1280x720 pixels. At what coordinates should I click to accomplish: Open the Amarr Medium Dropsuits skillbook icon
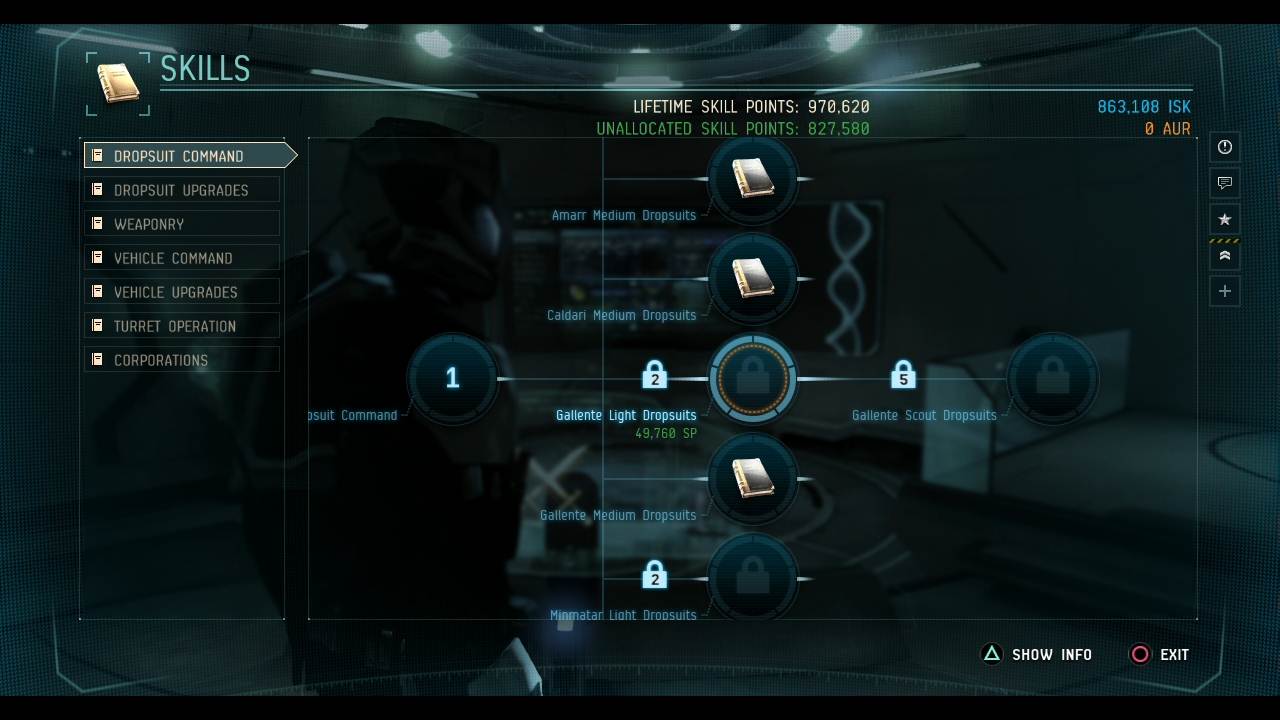tap(755, 180)
